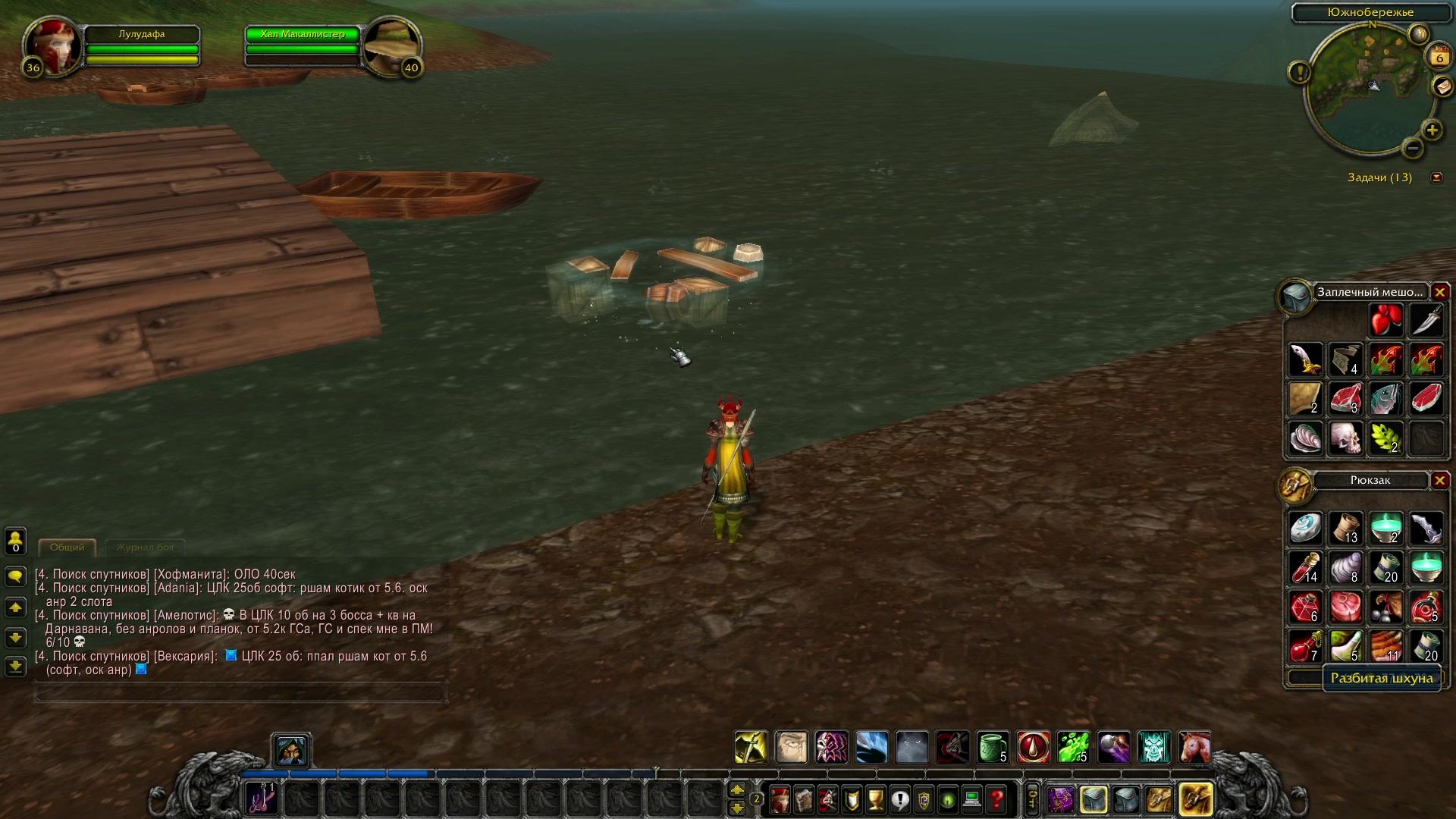The image size is (1456, 819).
Task: Click the red potion stack of 14
Action: [1305, 568]
